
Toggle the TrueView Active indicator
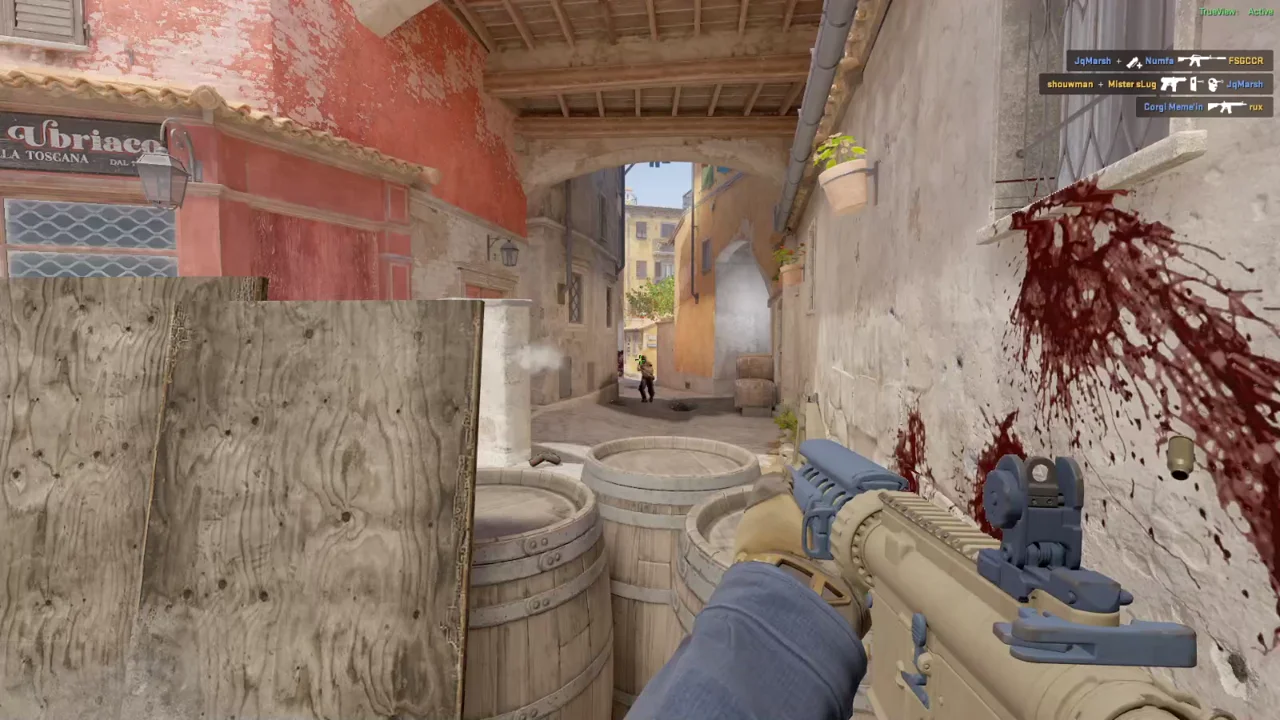tap(1238, 12)
